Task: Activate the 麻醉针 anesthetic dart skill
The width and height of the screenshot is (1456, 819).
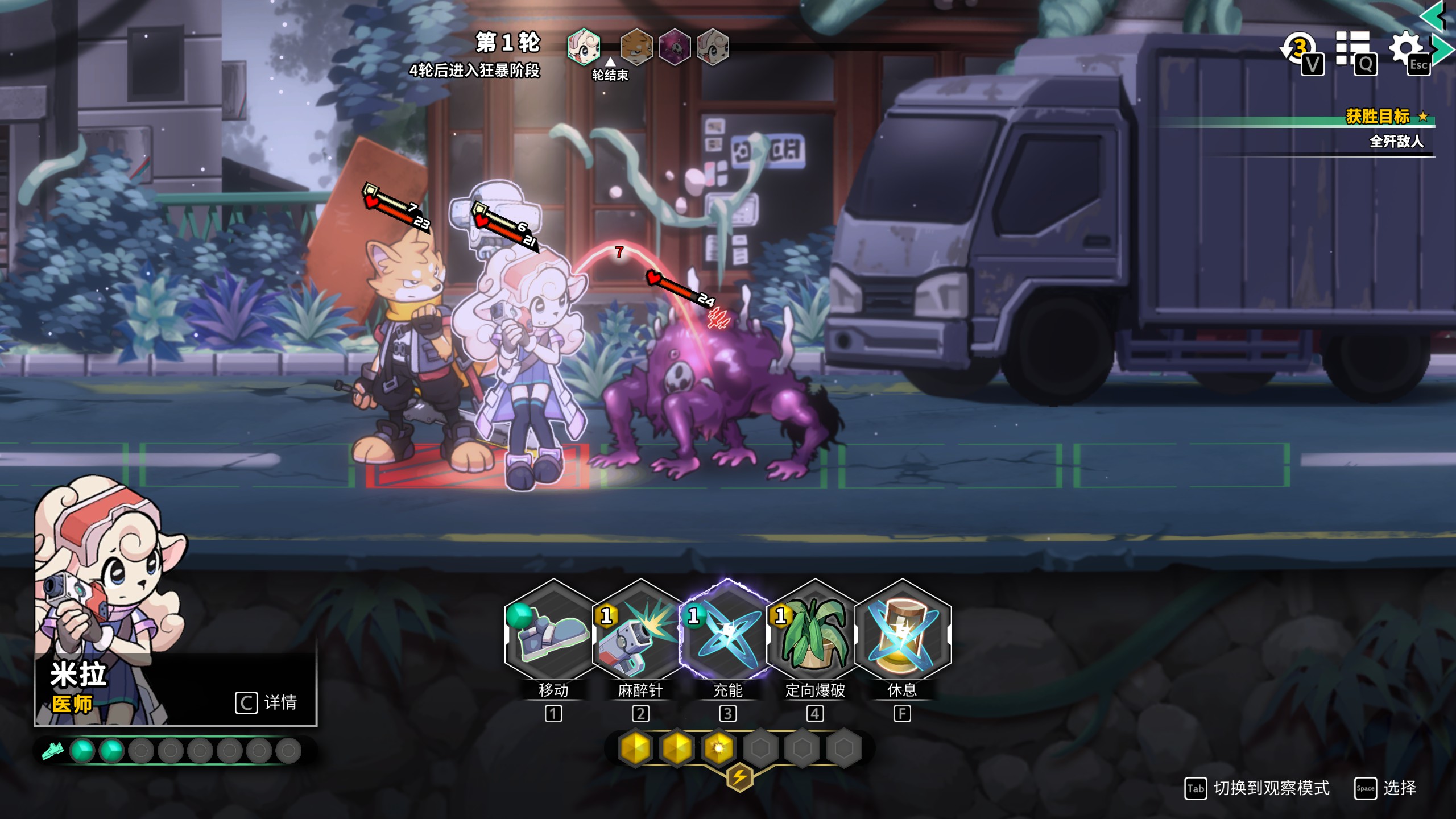Action: 640,631
